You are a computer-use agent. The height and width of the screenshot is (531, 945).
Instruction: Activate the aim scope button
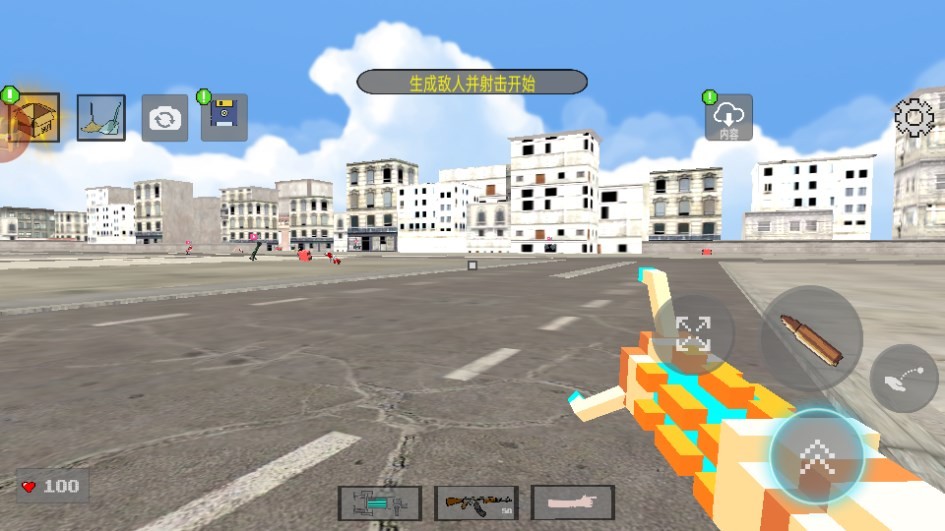point(692,334)
